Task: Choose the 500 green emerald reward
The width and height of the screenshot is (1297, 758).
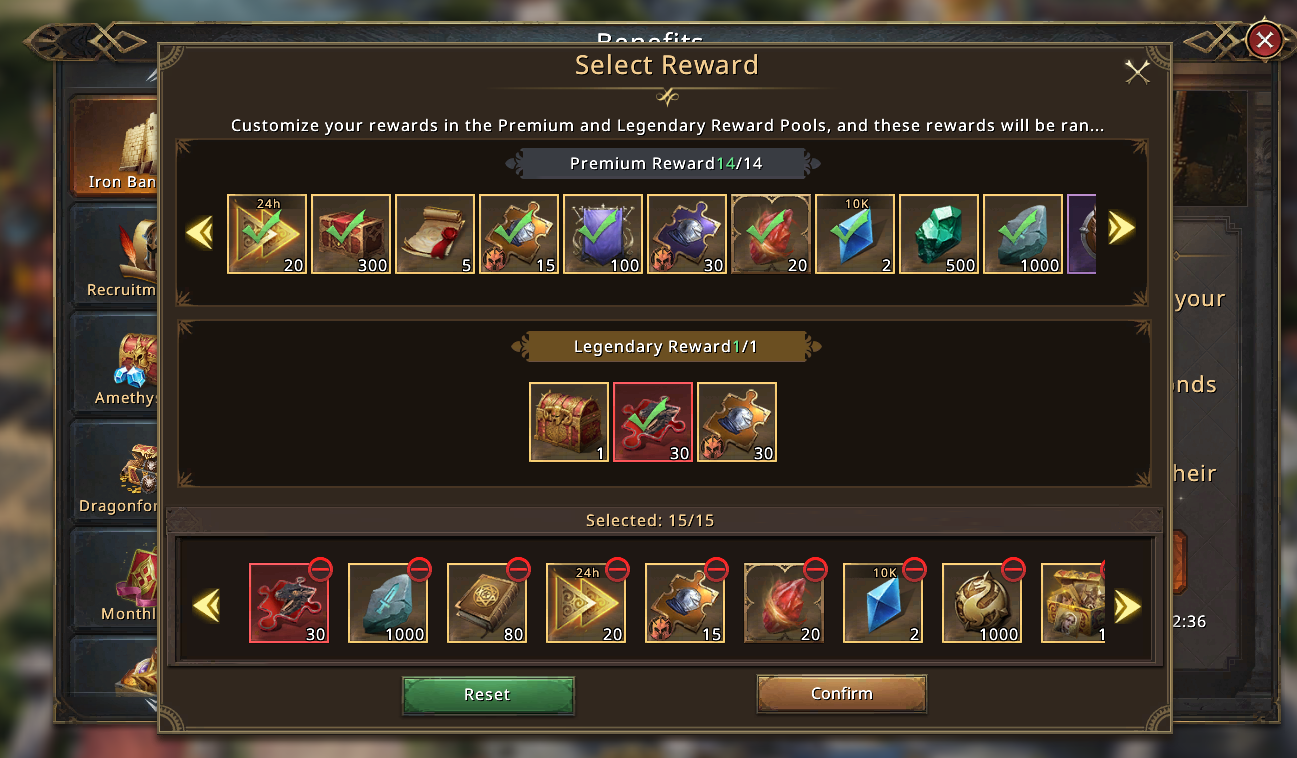Action: tap(939, 234)
